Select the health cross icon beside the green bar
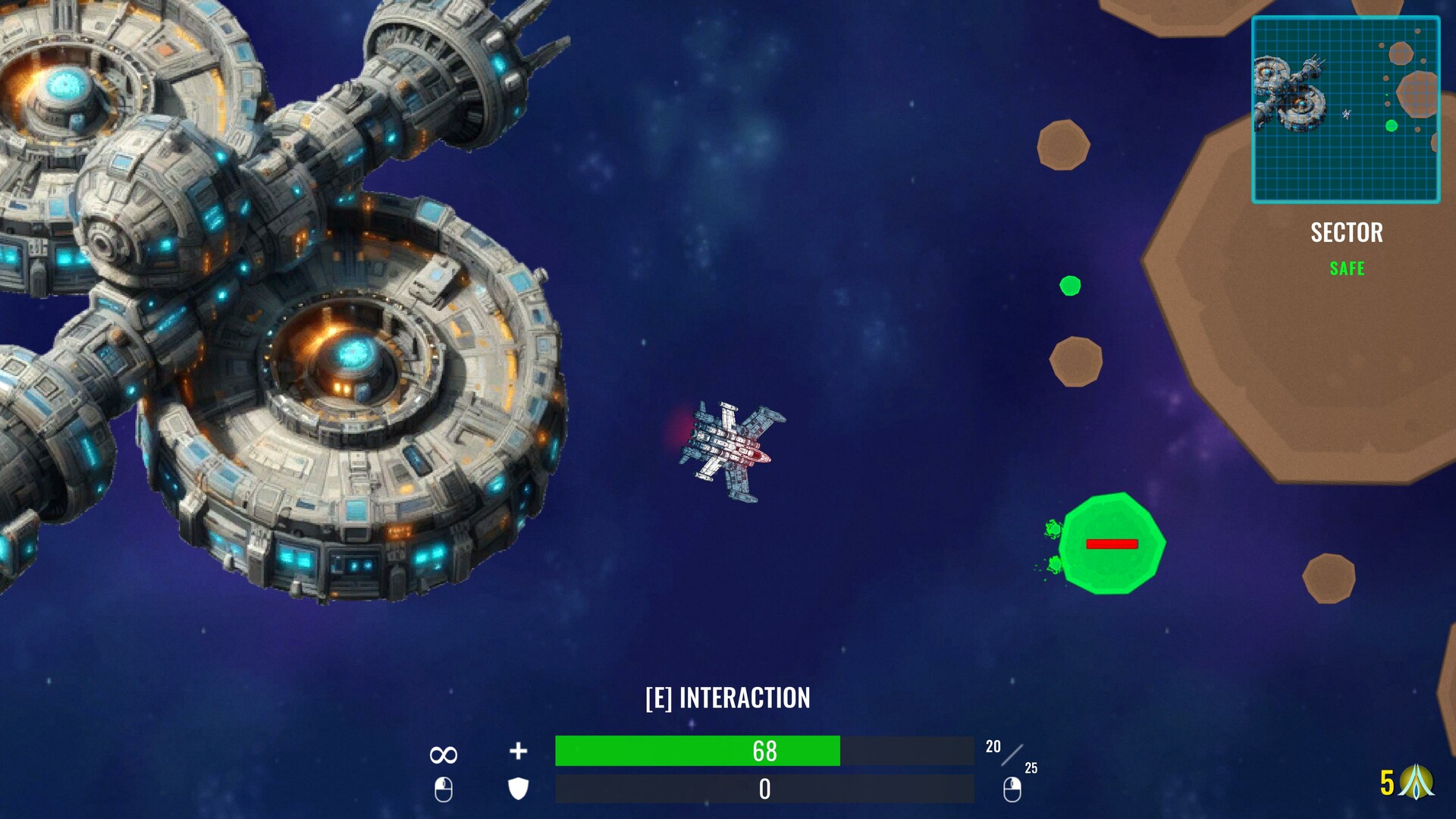Screen dimensions: 1456x819 [519, 752]
